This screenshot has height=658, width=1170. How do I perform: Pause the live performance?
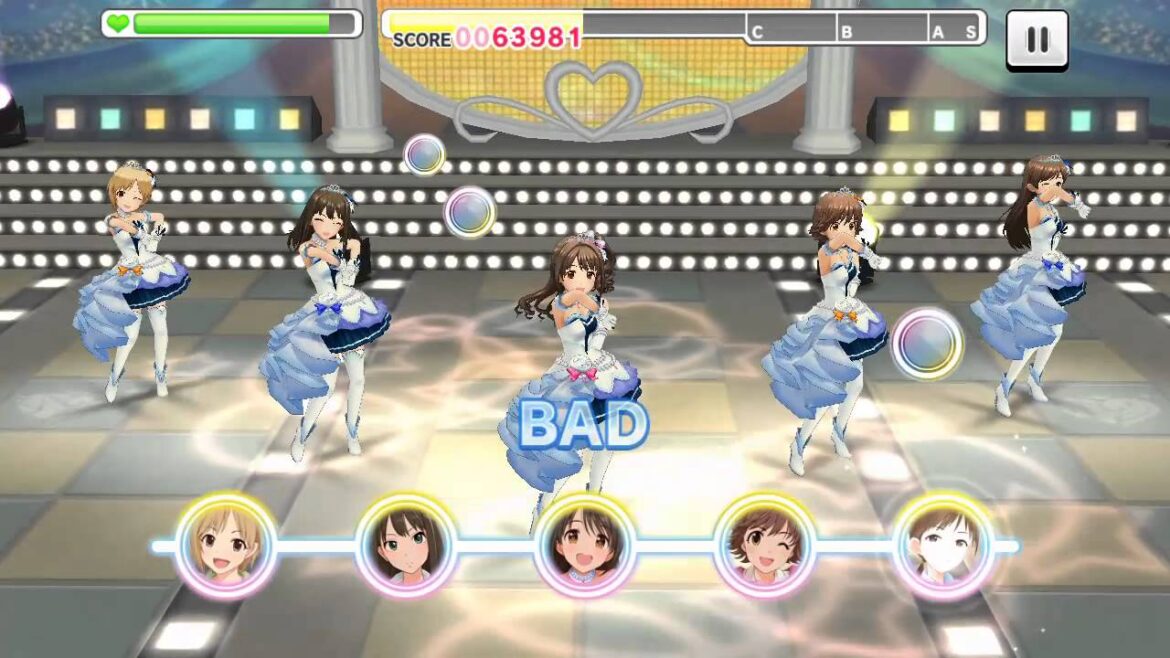coord(1037,40)
